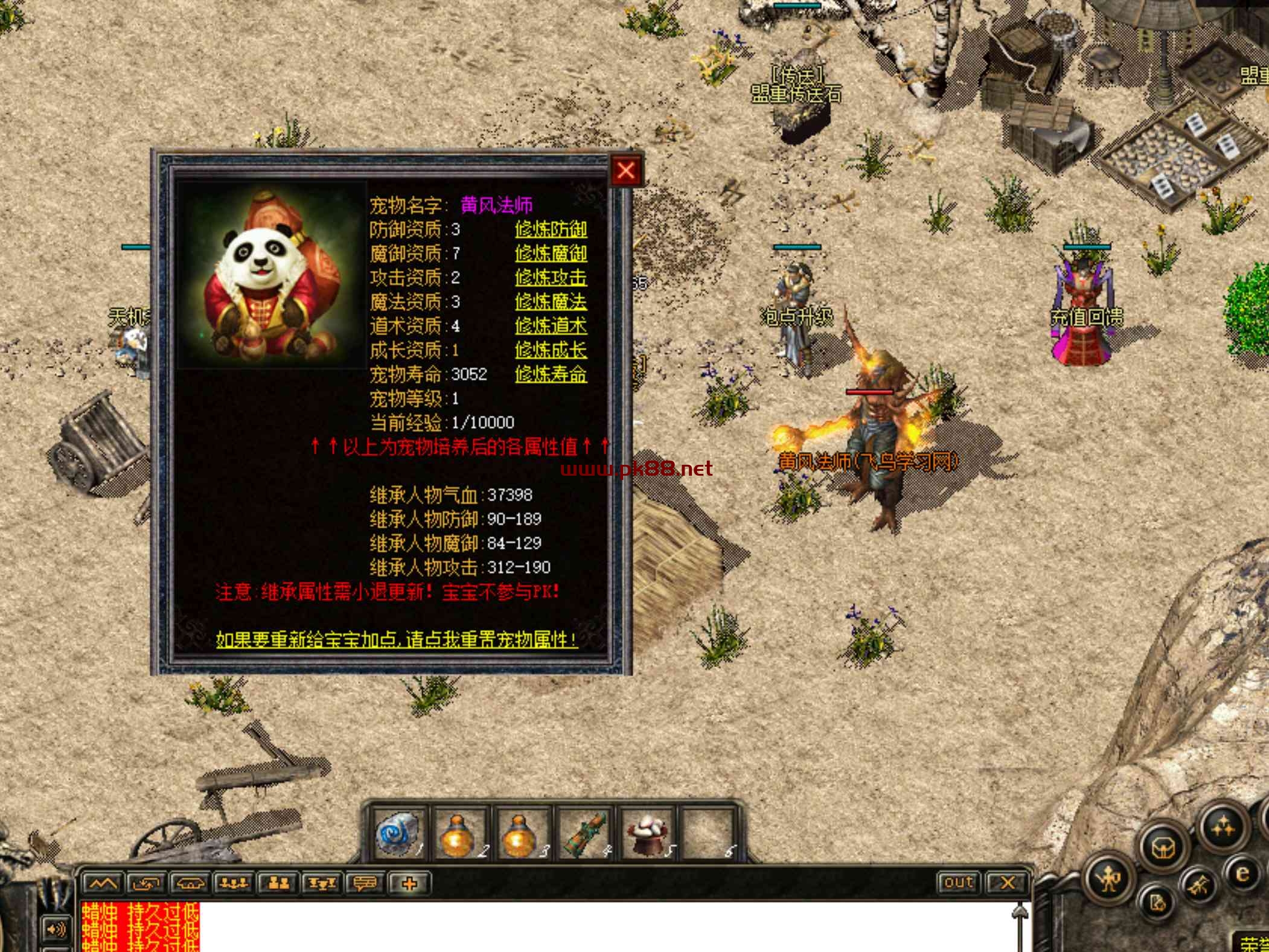Use the orange potion in hotbar slot 2

click(x=459, y=834)
